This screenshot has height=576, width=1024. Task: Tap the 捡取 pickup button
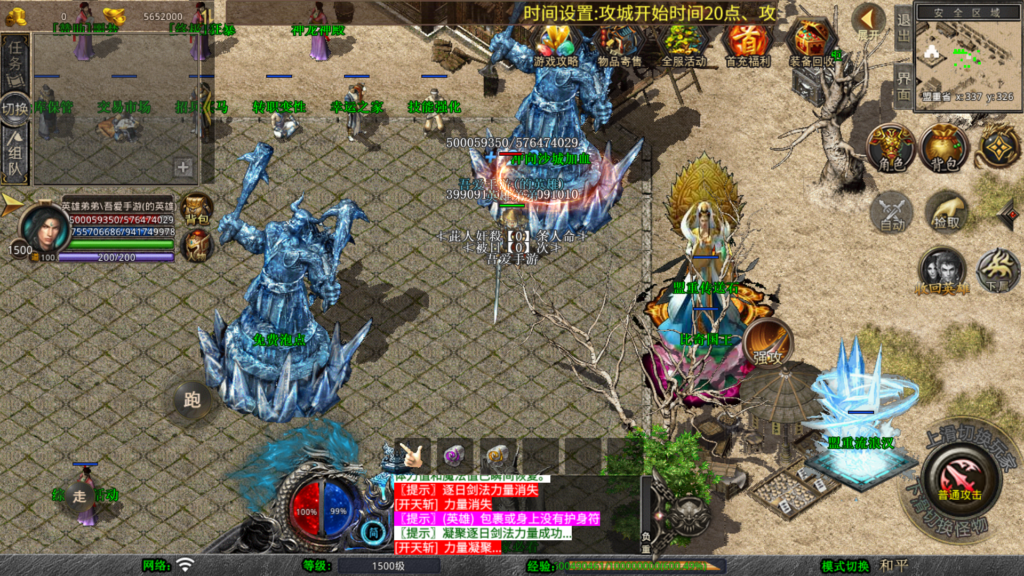pyautogui.click(x=945, y=213)
